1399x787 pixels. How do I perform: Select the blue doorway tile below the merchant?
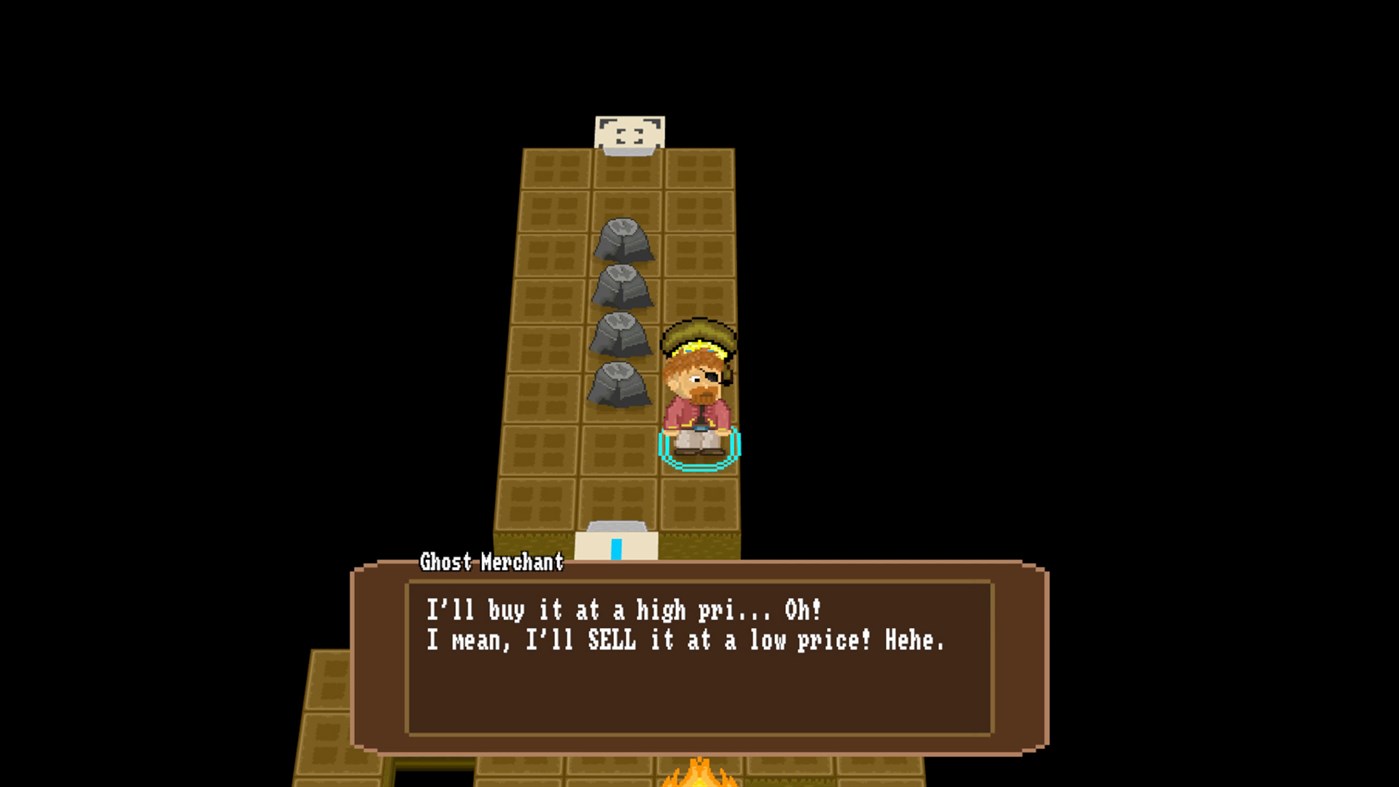tap(618, 546)
